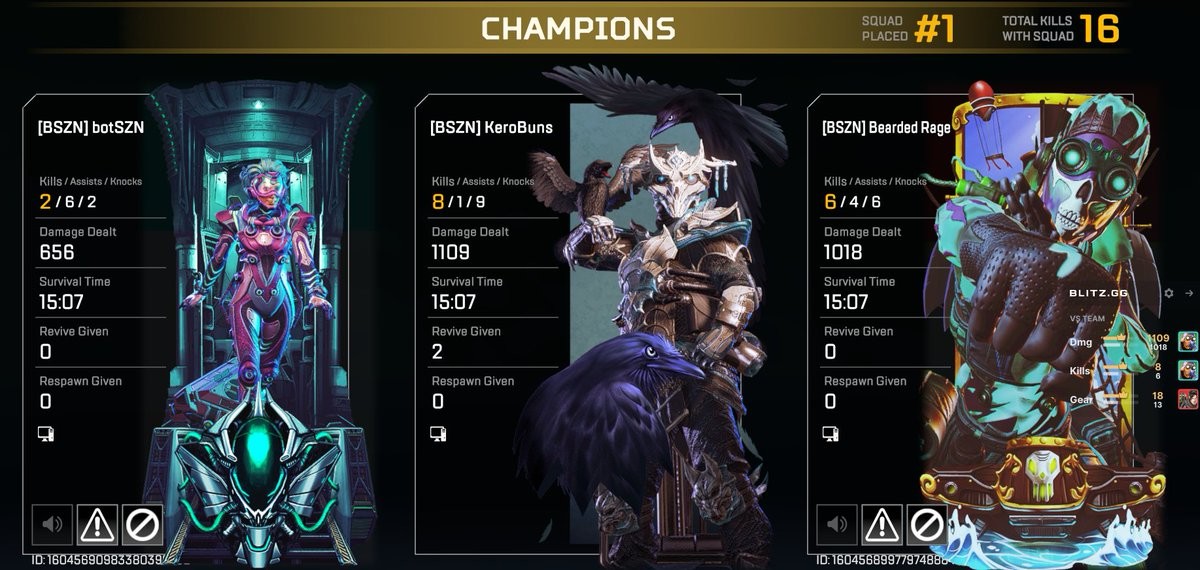Screen dimensions: 1200x570
Task: Report player Bearded Rage using the warning triangle
Action: [882, 524]
